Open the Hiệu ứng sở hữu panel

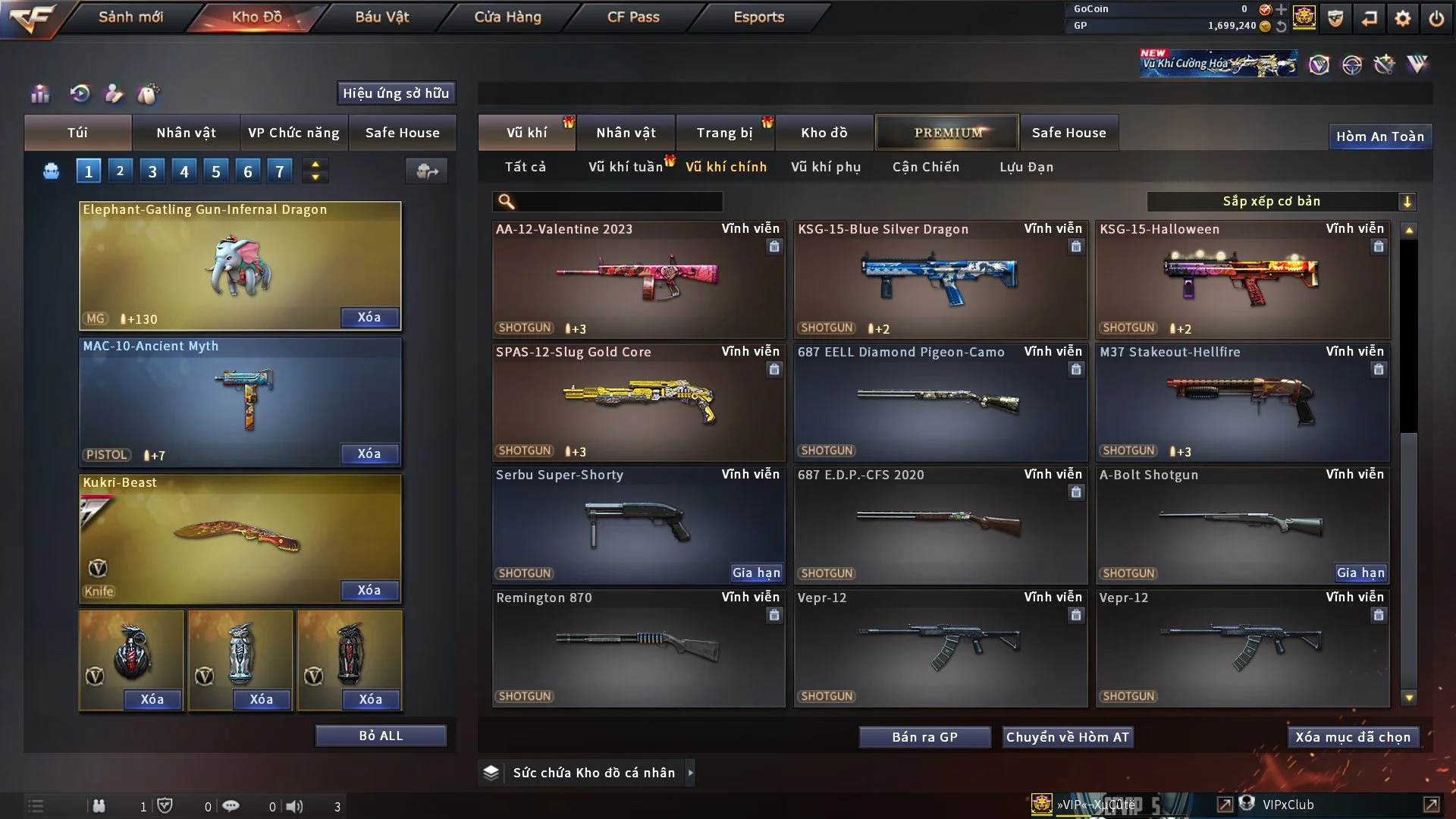tap(396, 93)
